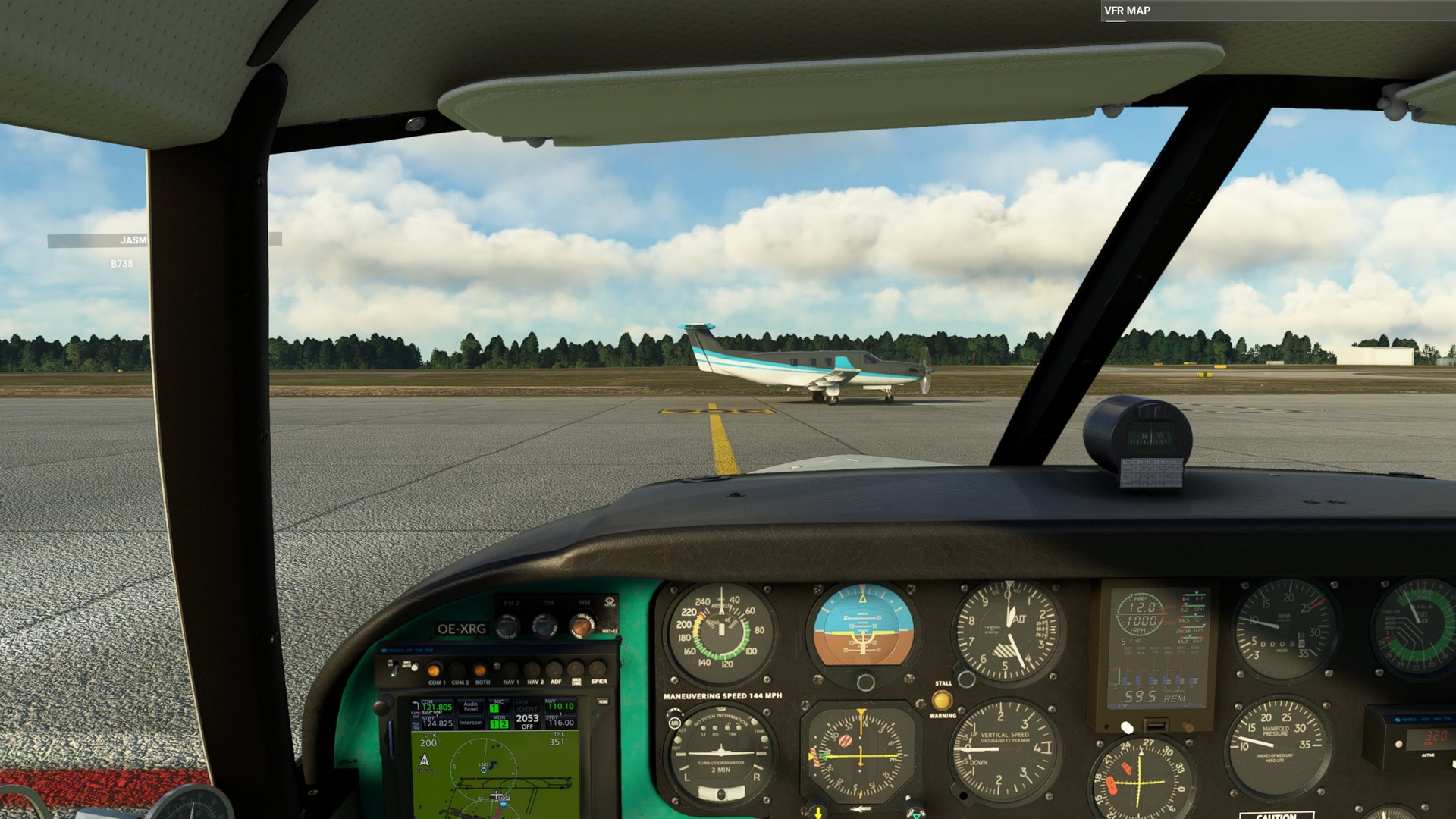Select the NAV standby frequency 116.00
The image size is (1456, 819).
point(560,722)
